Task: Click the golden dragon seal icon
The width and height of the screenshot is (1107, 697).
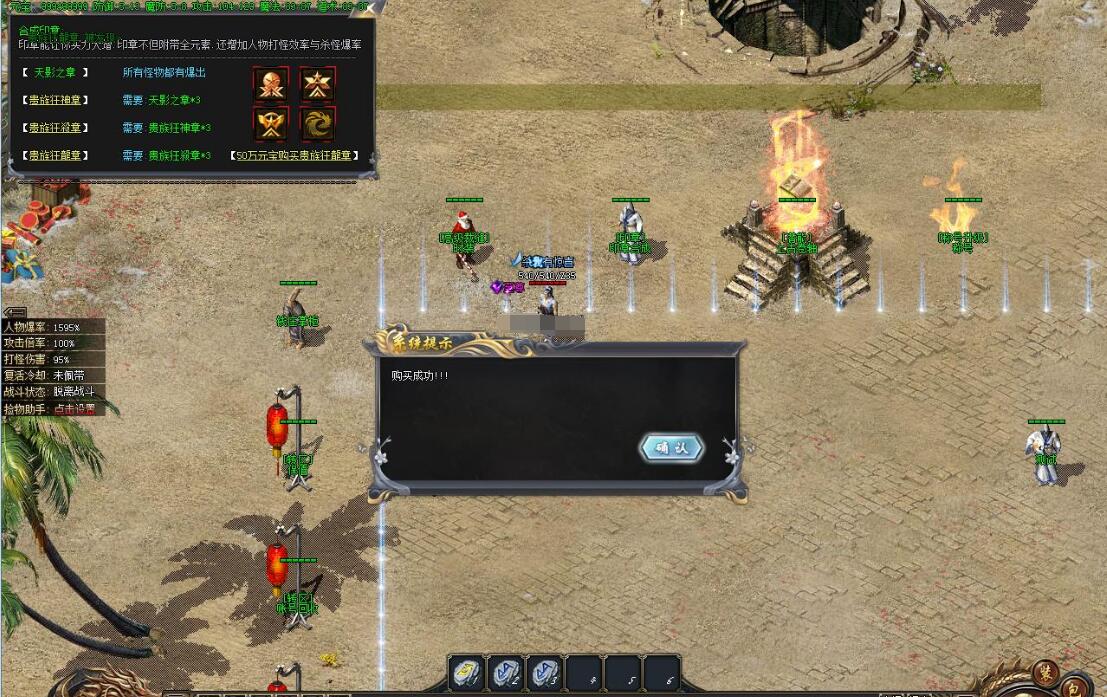Action: pos(317,123)
